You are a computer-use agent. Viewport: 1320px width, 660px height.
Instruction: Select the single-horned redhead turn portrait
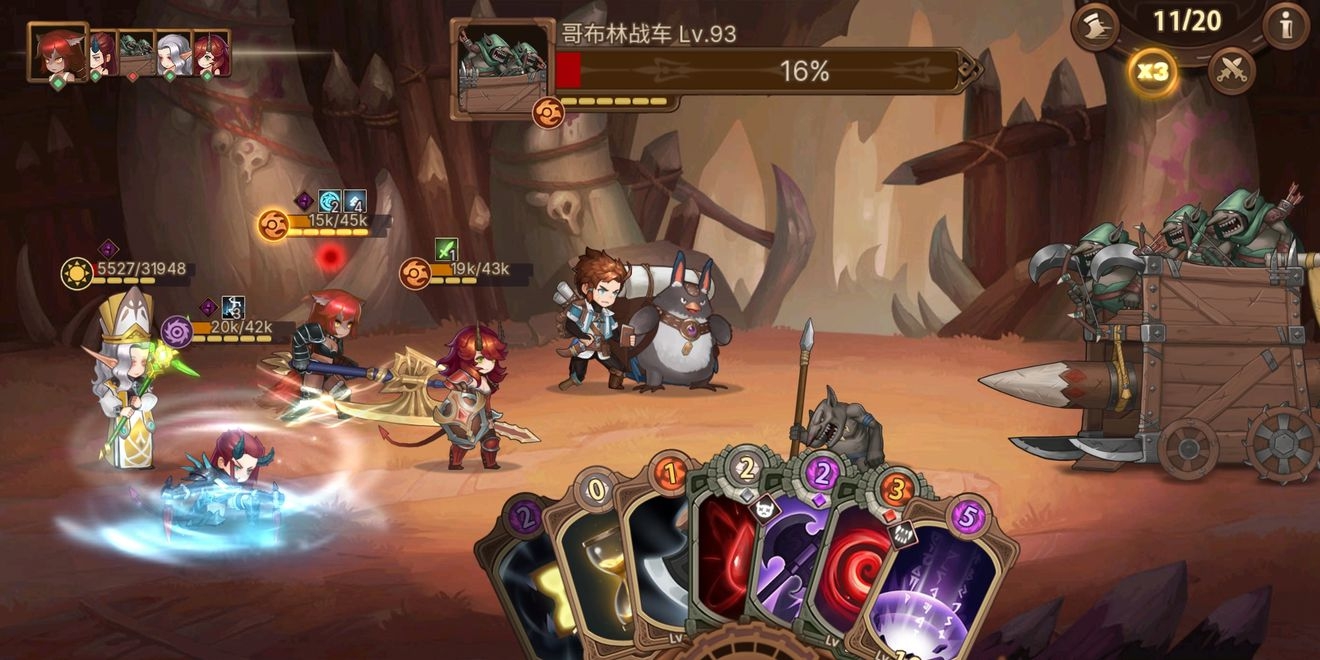[211, 52]
